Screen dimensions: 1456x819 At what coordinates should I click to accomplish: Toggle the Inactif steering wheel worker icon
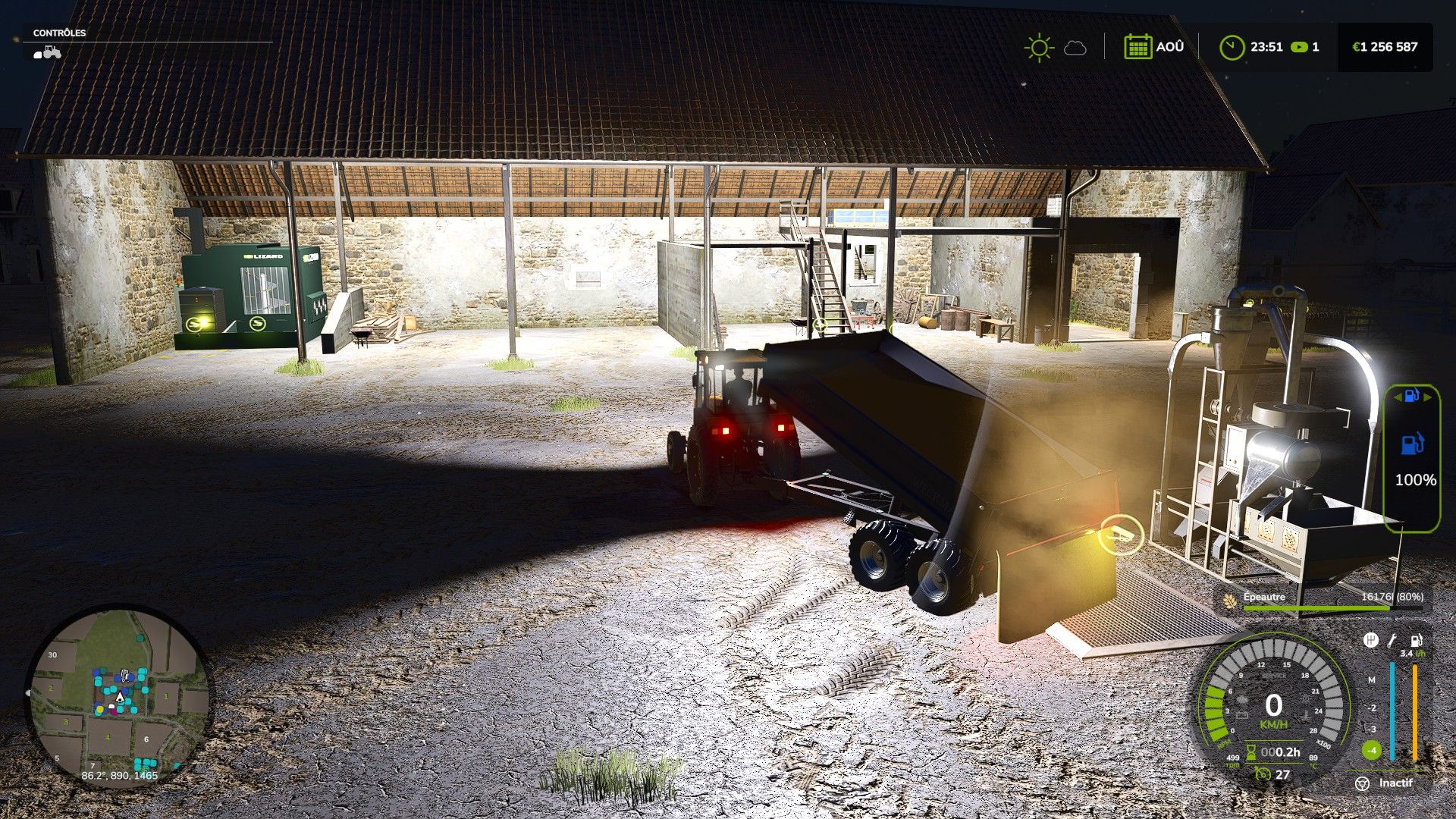click(x=1363, y=783)
